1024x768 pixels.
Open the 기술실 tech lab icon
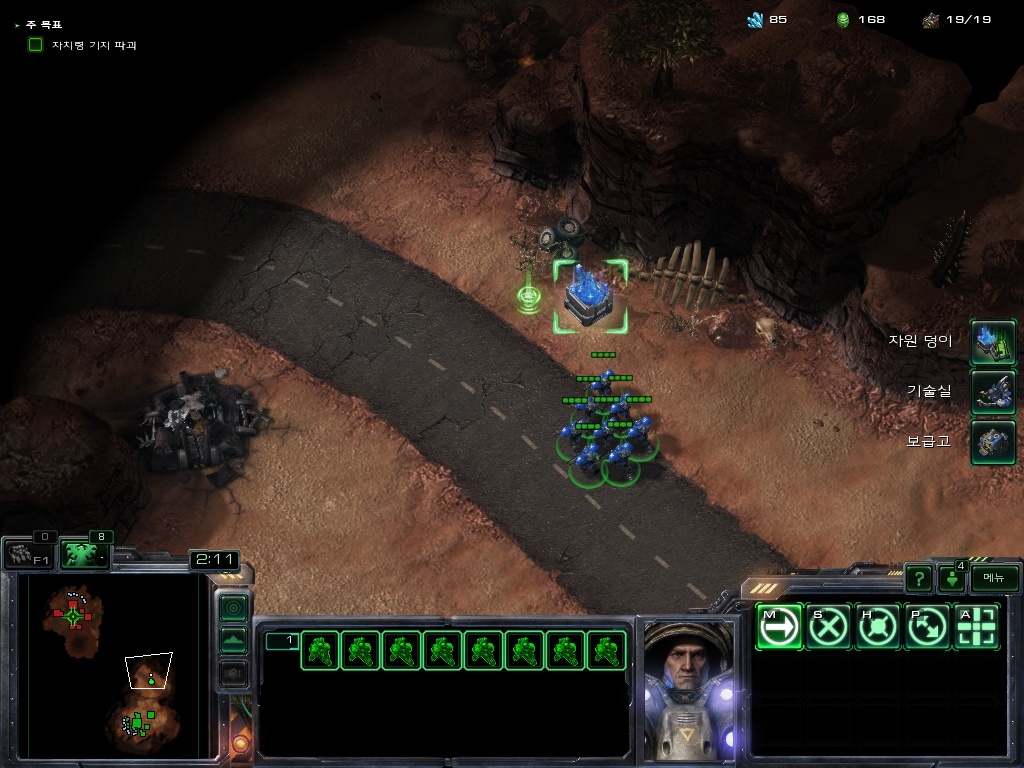click(993, 392)
